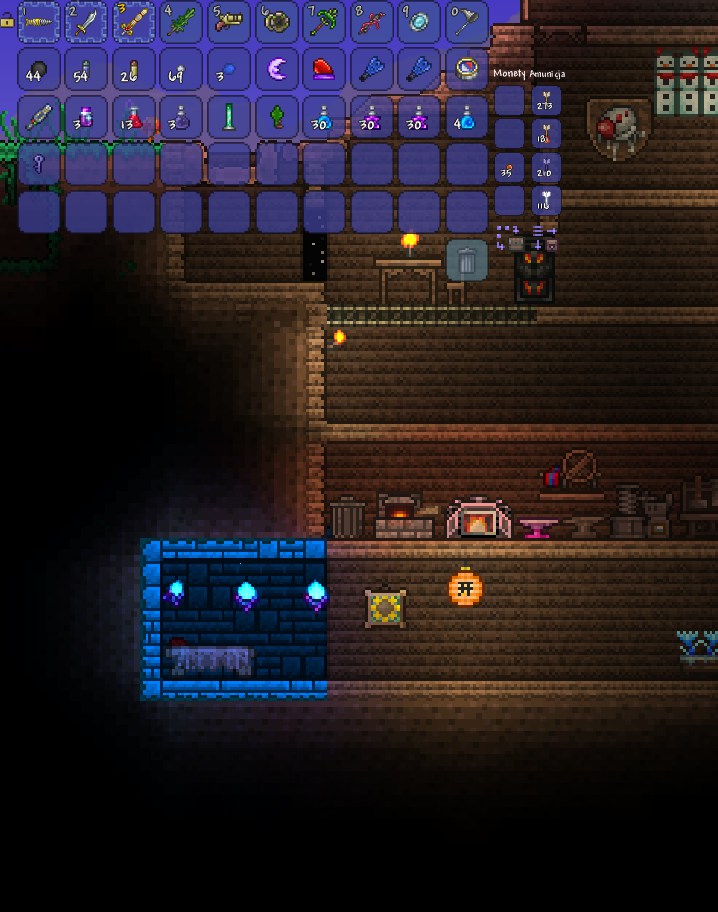The image size is (718, 912).
Task: Select the key in the fourth row
Action: tap(39, 164)
